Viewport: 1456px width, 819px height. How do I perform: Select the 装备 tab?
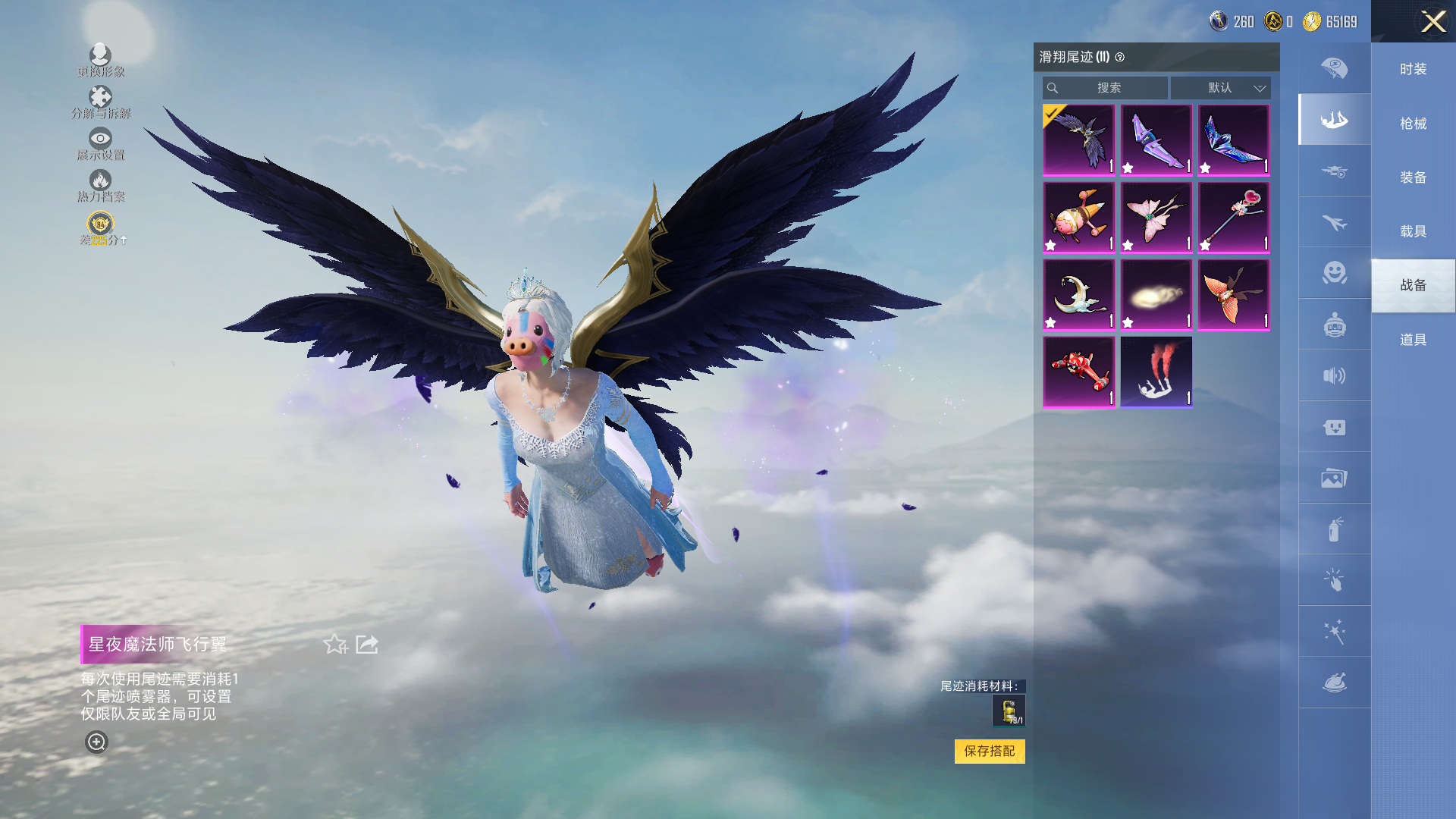(1413, 177)
